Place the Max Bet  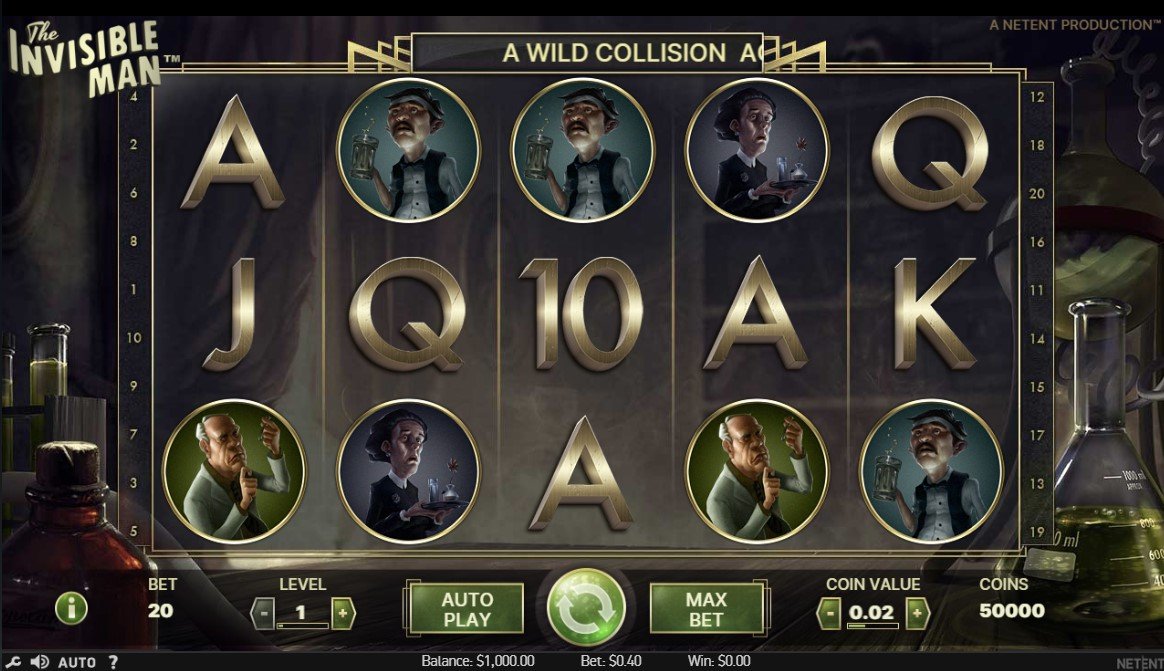[x=706, y=609]
